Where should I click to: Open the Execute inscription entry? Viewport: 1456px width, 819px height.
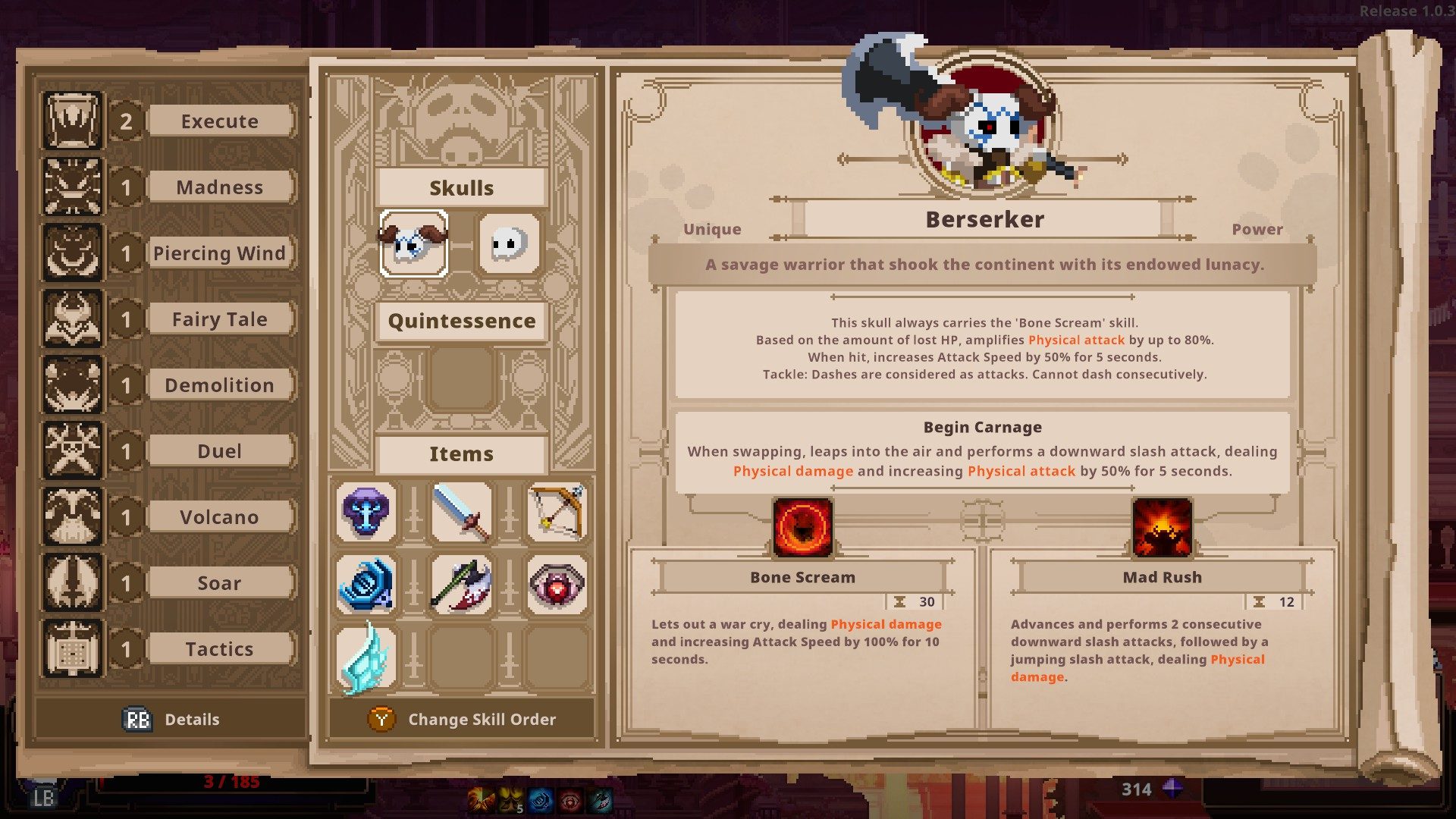[x=219, y=121]
